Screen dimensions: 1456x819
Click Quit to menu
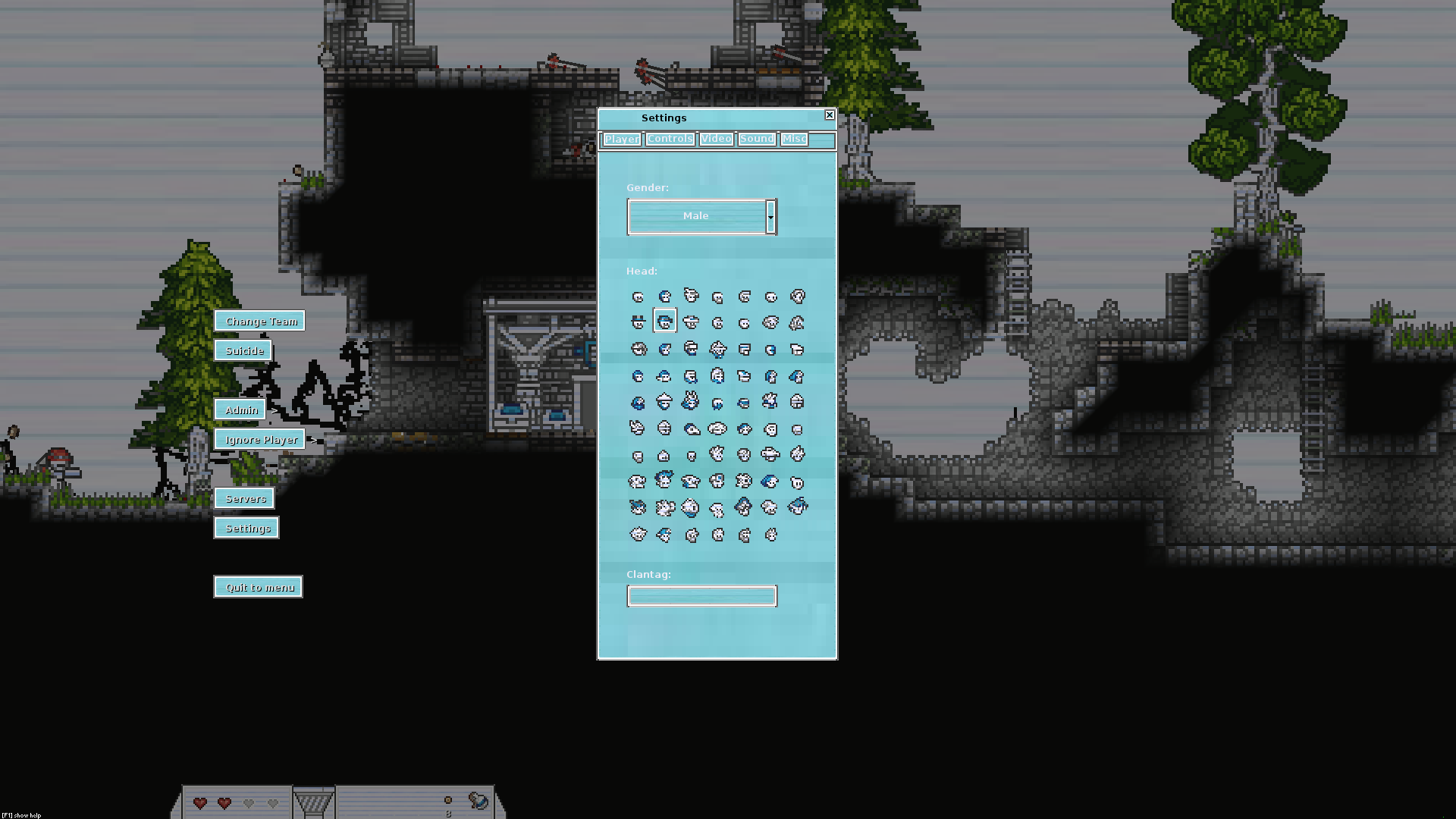coord(258,586)
